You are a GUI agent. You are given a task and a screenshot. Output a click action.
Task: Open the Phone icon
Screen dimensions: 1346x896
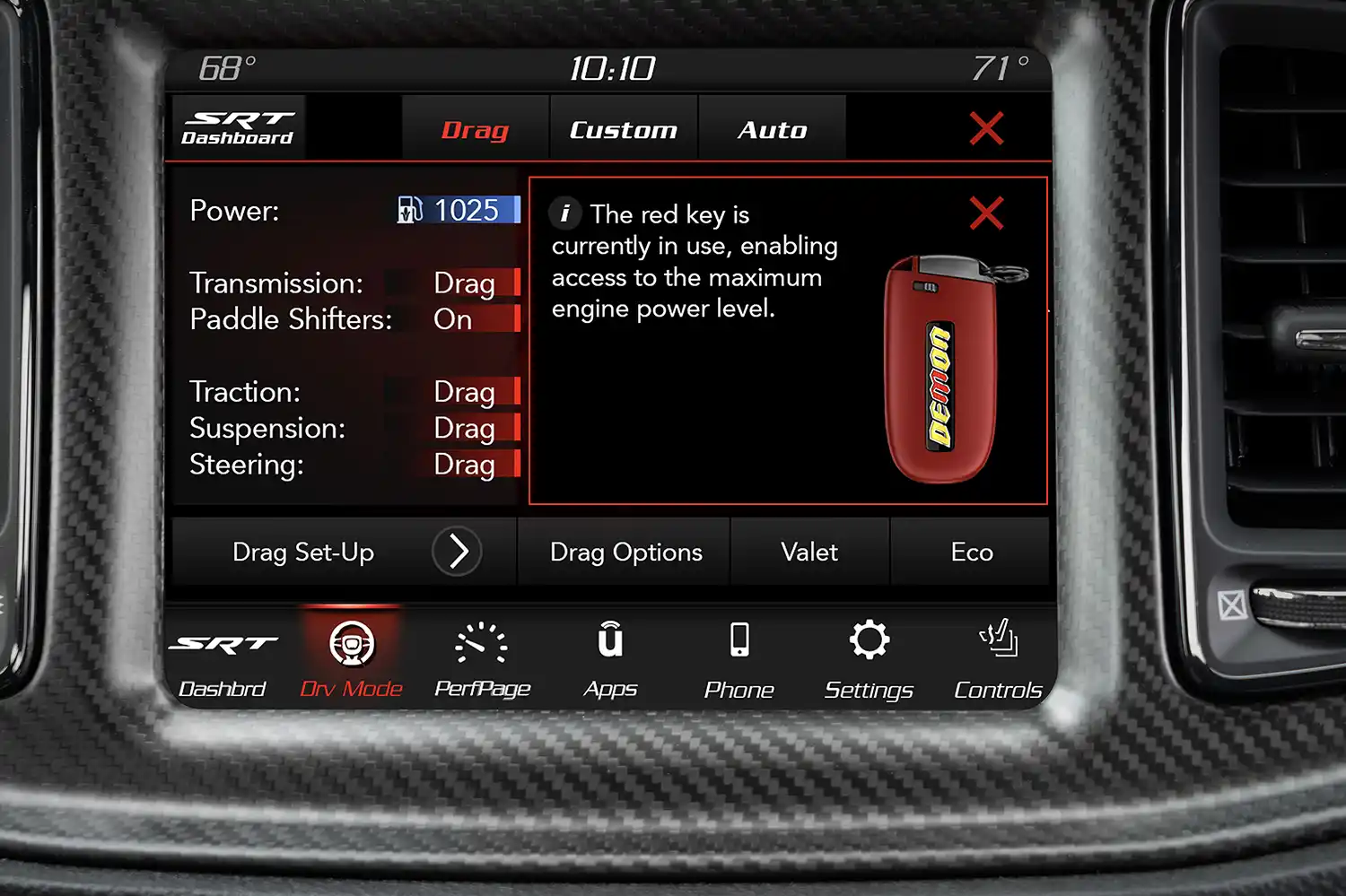[x=739, y=640]
